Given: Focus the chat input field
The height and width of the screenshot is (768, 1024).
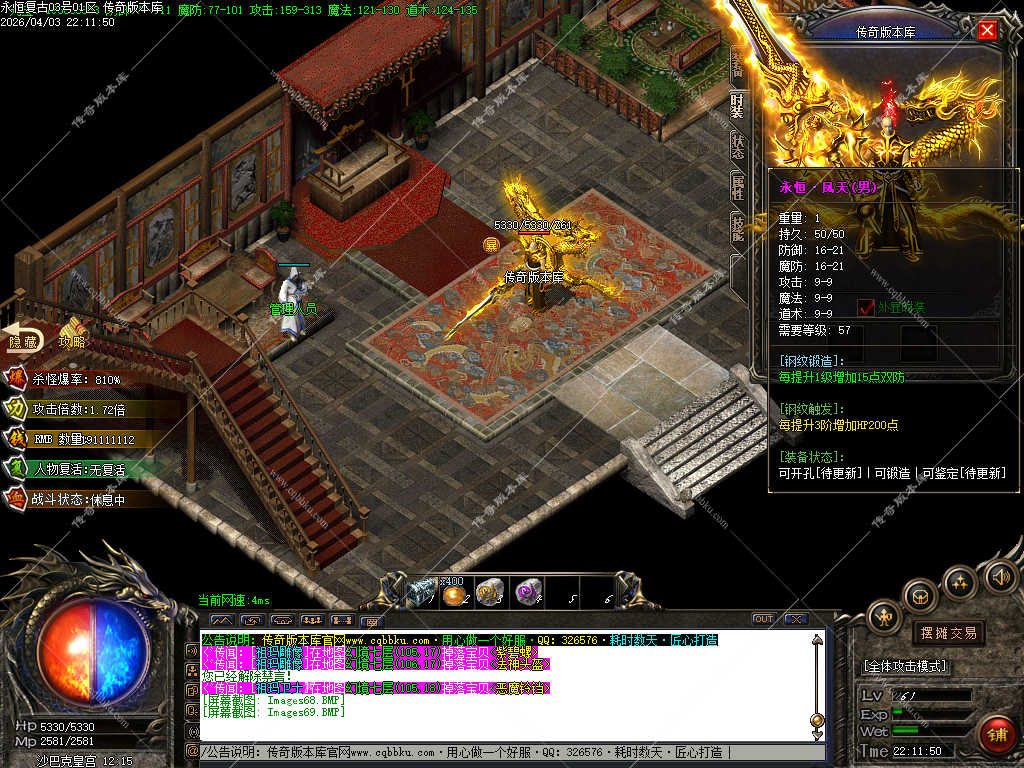Looking at the screenshot, I should 500,752.
